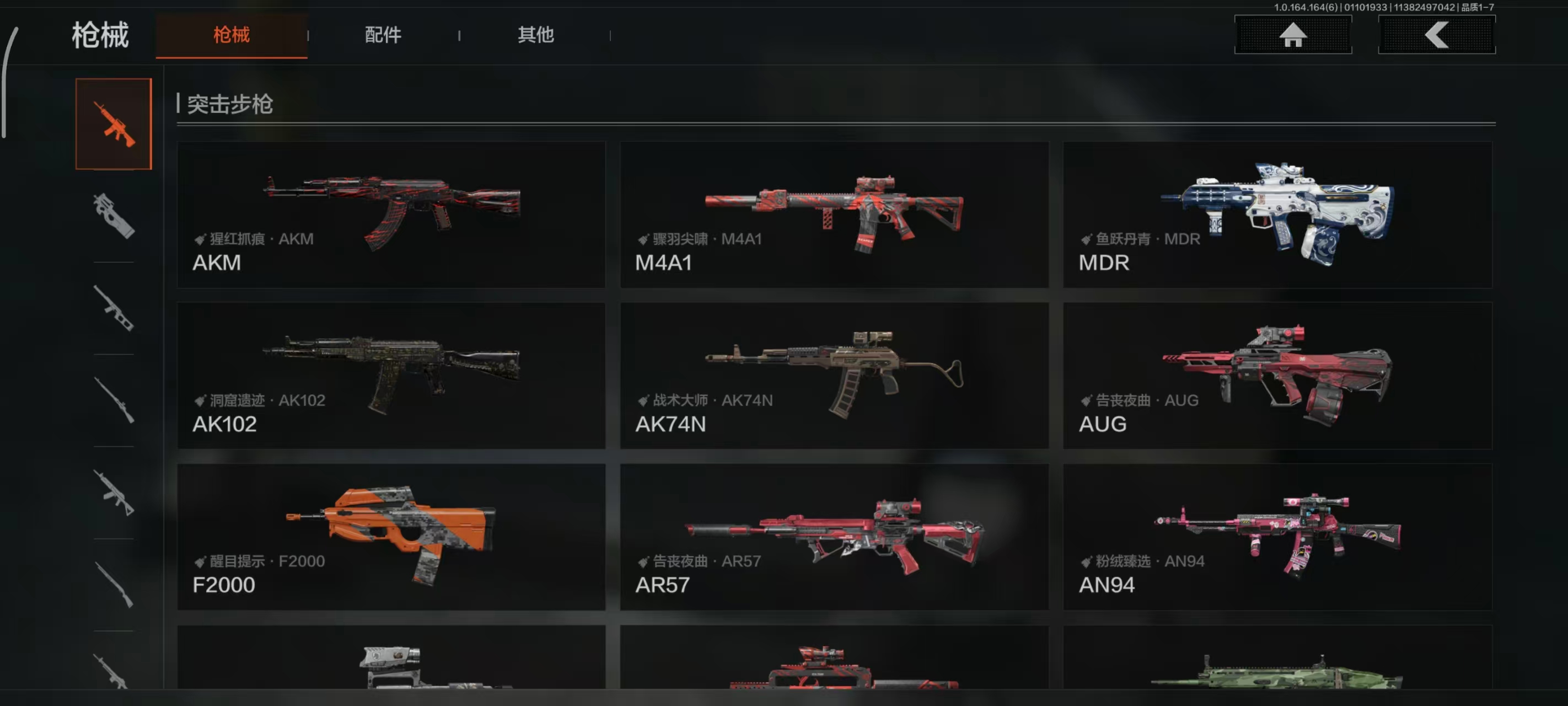Select the M4A1 weapon card

834,215
